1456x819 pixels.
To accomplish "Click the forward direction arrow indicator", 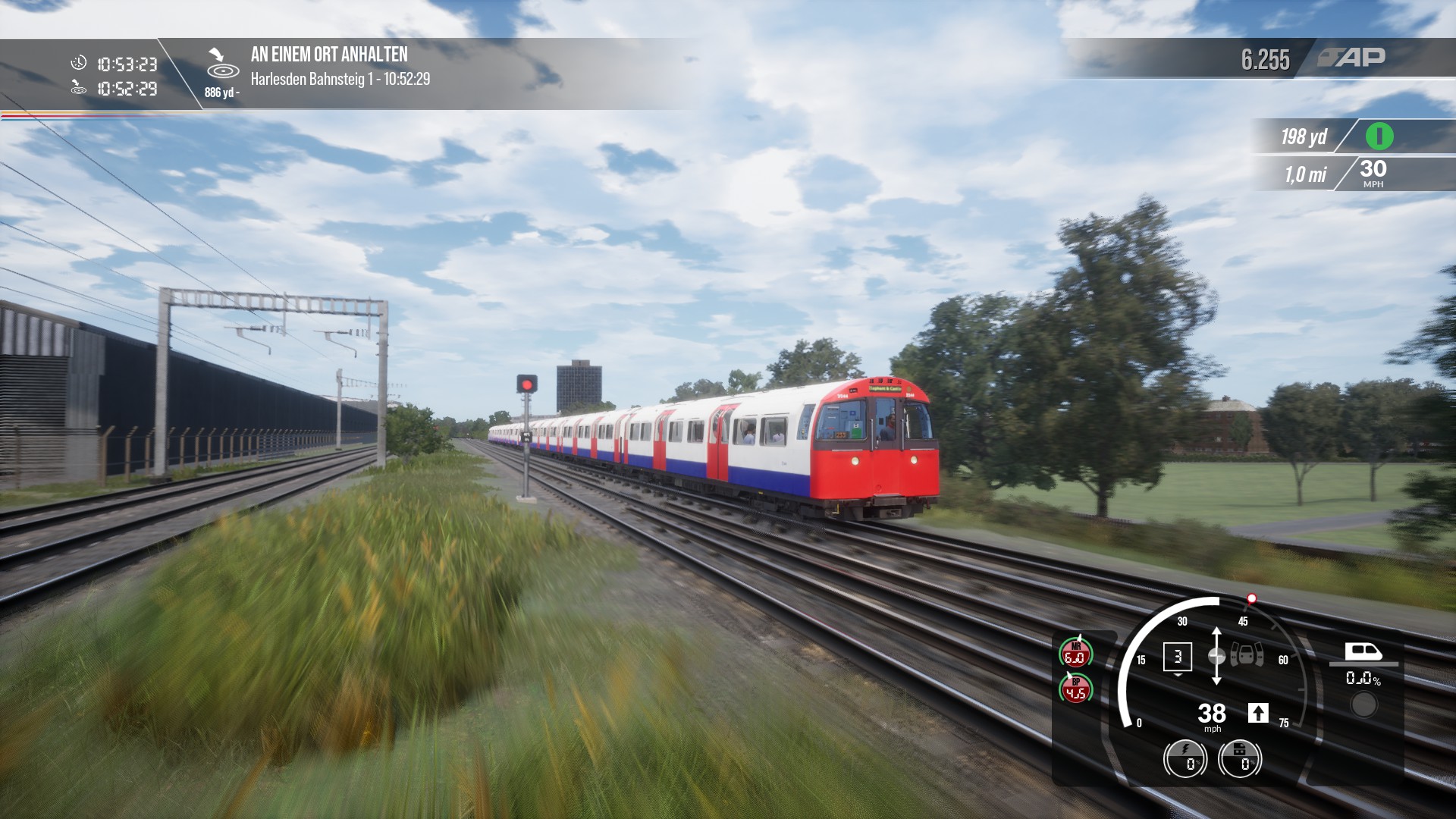I will (1258, 713).
